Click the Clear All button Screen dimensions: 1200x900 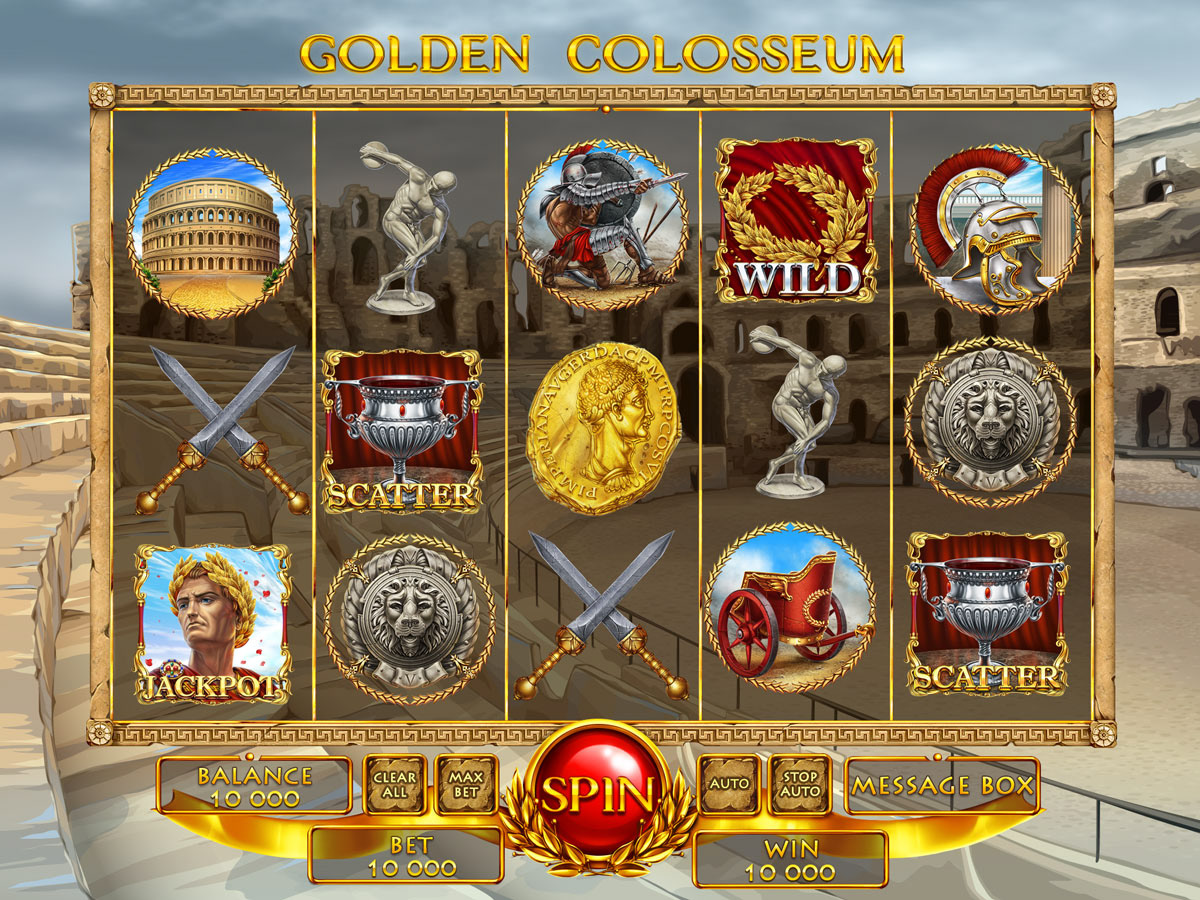[395, 785]
